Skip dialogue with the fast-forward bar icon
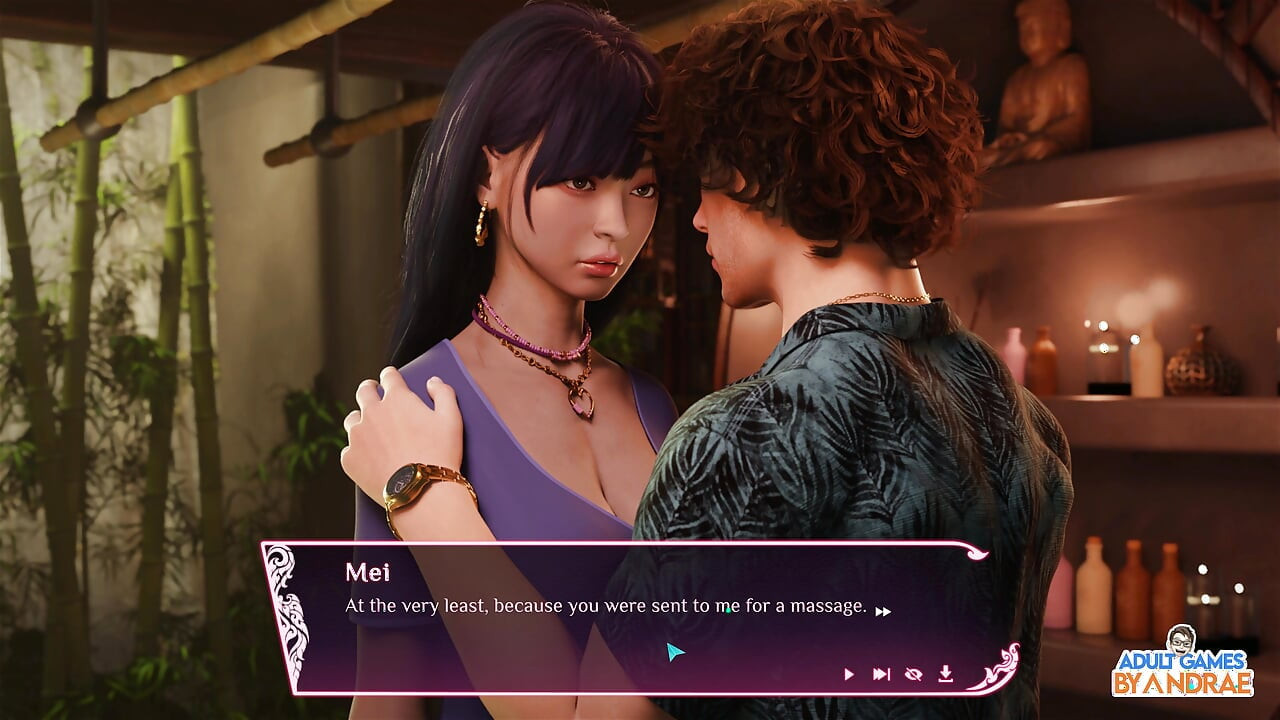Screen dimensions: 1280x720 click(881, 674)
